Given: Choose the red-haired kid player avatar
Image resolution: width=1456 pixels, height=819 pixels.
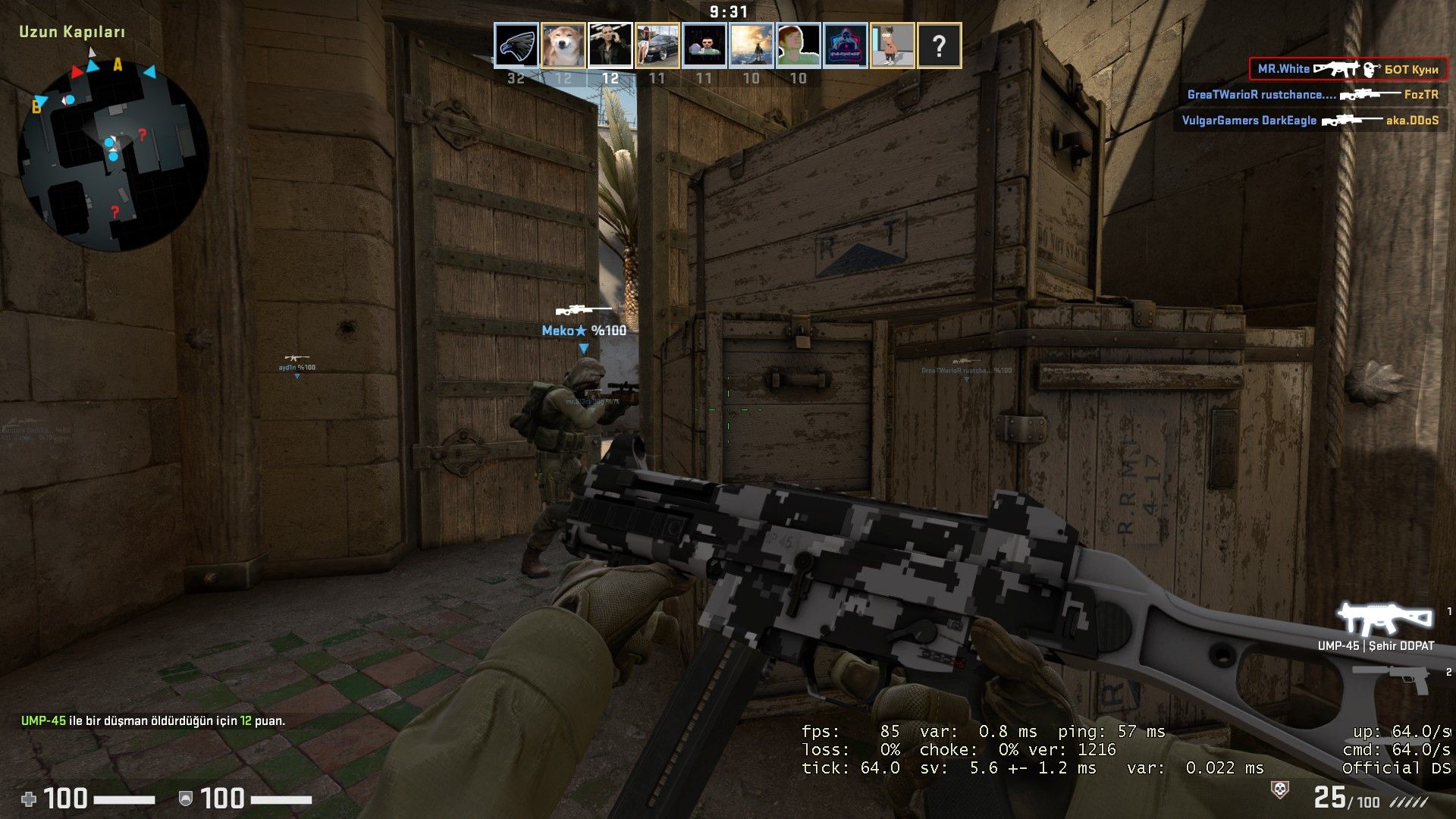Looking at the screenshot, I should tap(799, 45).
